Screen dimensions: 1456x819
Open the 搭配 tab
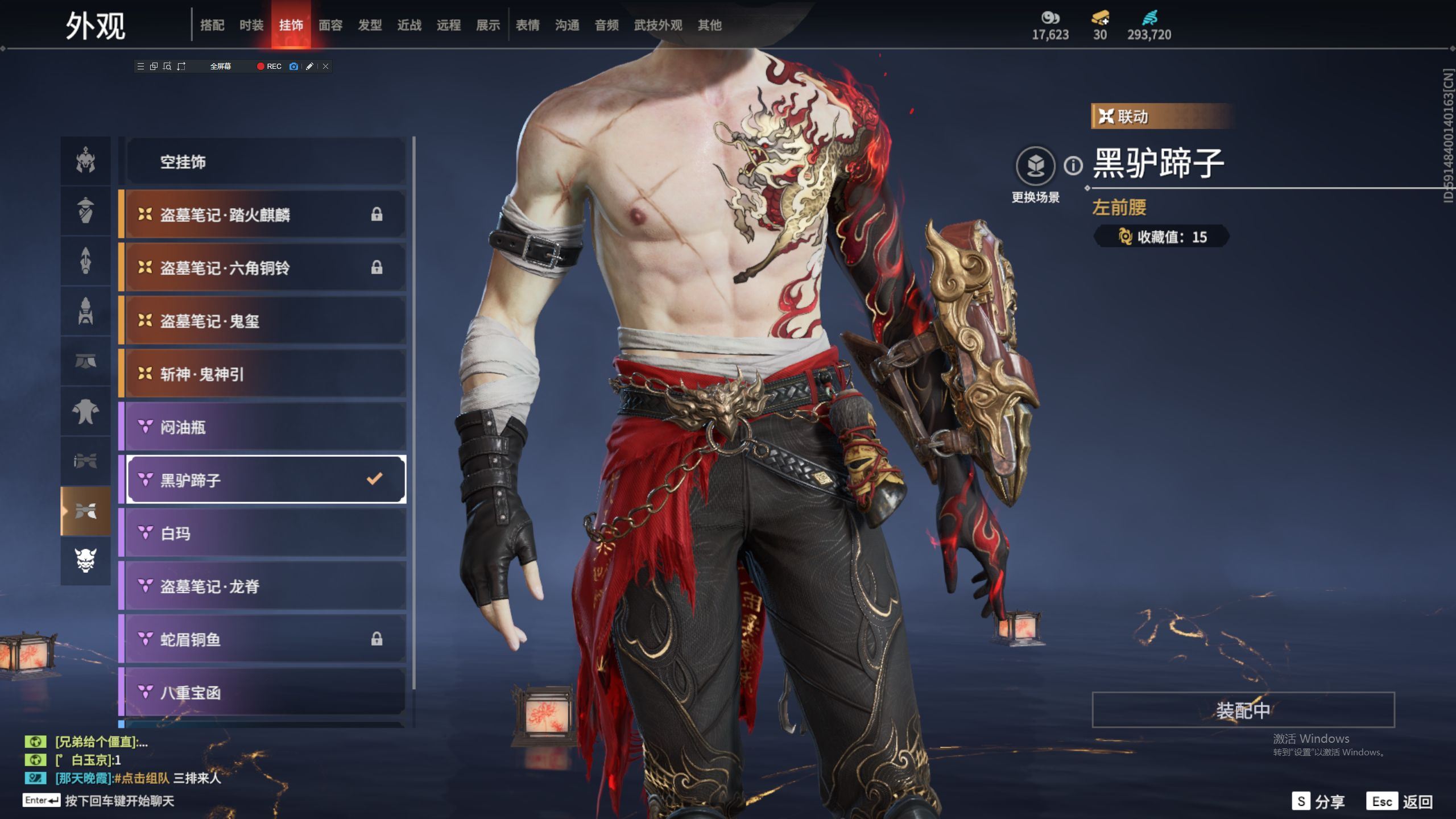[212, 25]
